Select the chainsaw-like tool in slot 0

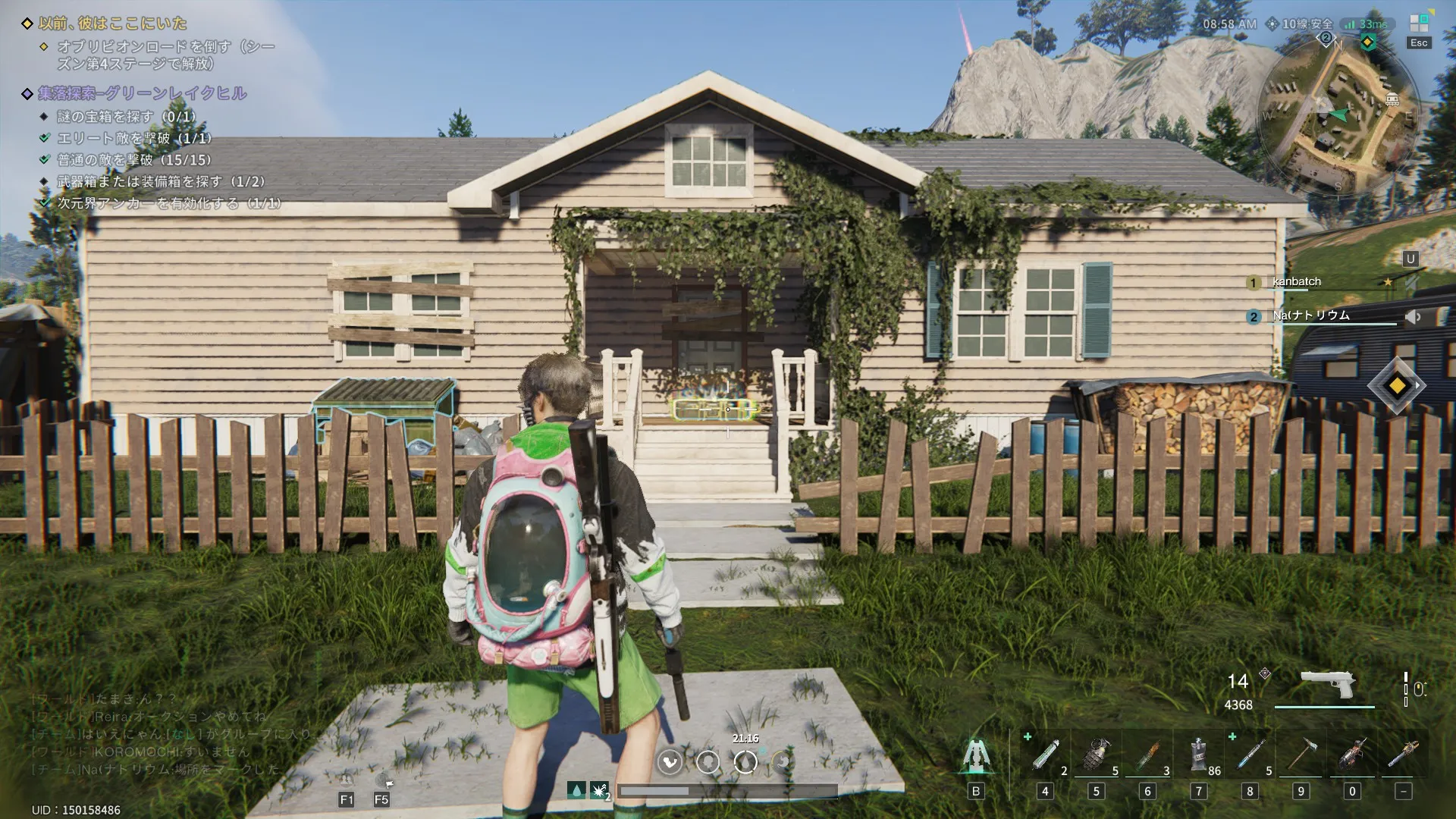1352,755
